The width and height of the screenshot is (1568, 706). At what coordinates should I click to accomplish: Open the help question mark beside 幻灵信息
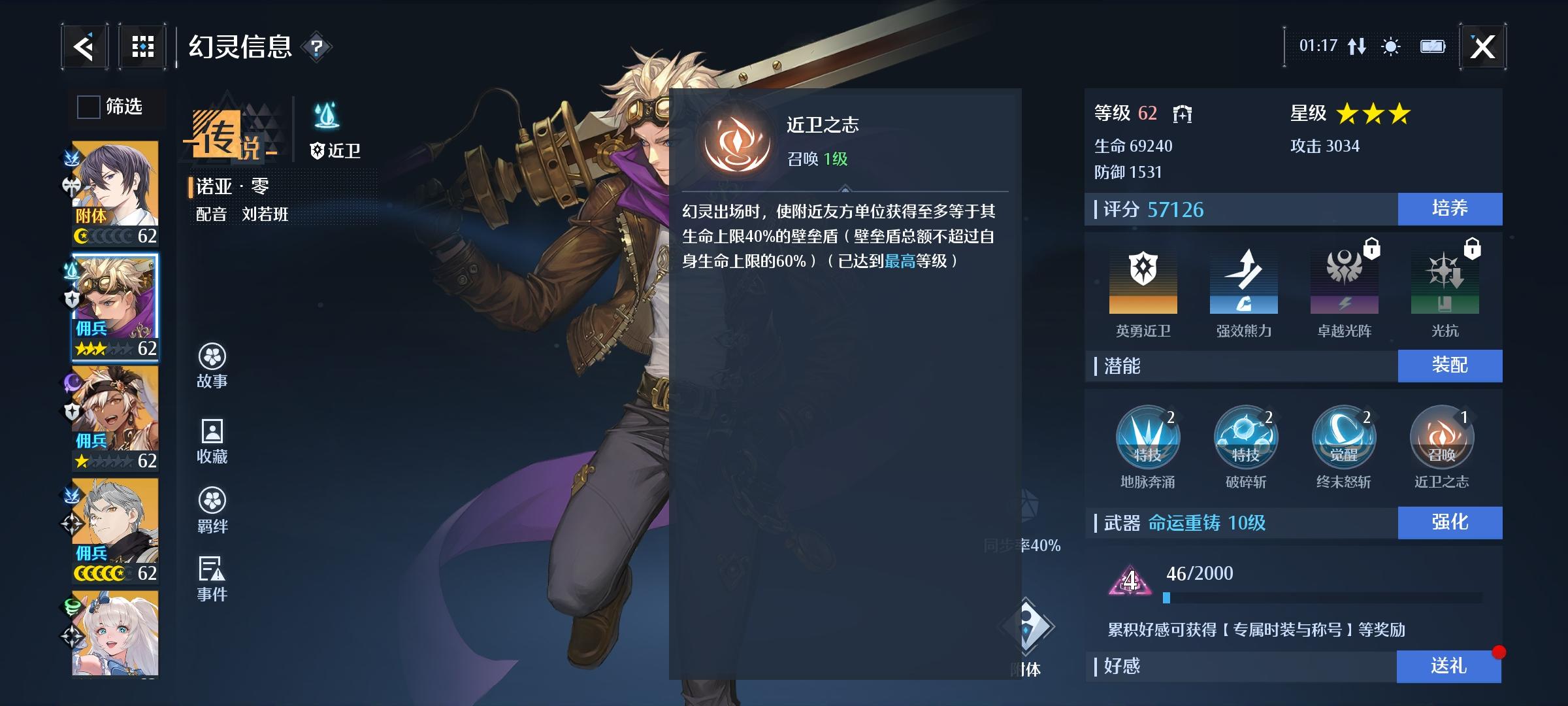tap(316, 48)
